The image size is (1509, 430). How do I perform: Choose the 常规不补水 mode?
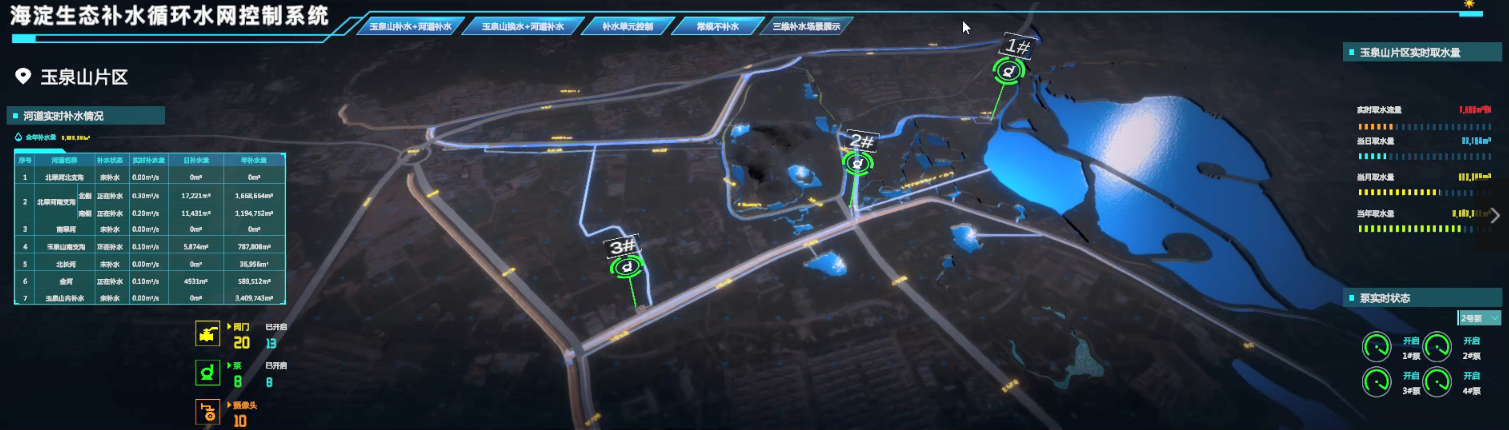point(716,26)
